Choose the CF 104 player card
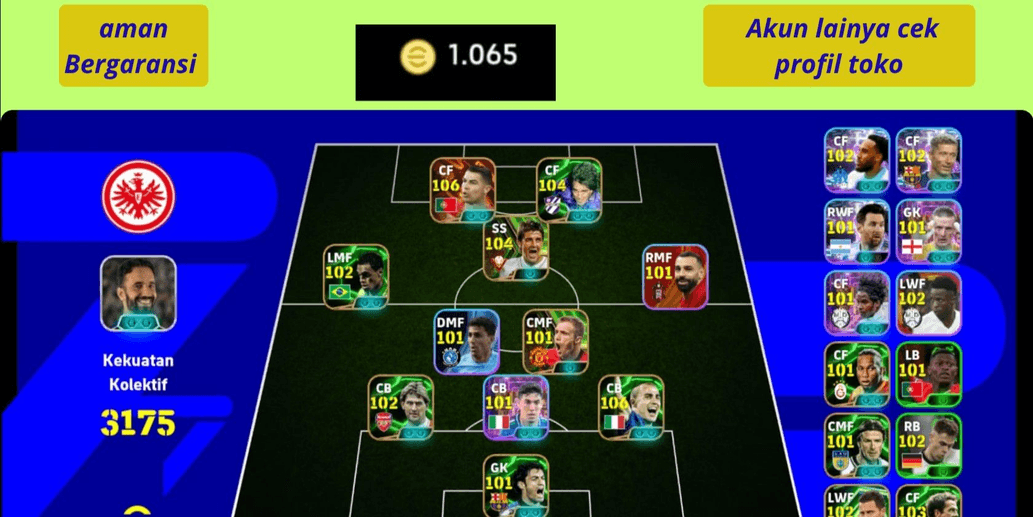This screenshot has height=517, width=1033. 568,190
